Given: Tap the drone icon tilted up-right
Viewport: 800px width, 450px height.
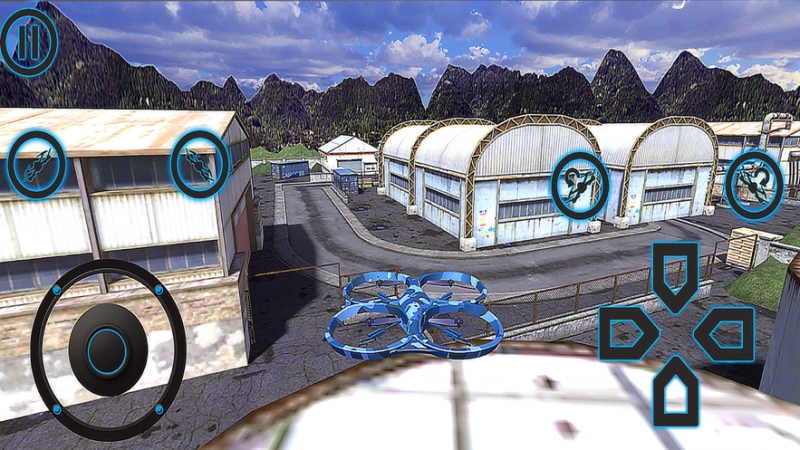Looking at the screenshot, I should click(37, 164).
